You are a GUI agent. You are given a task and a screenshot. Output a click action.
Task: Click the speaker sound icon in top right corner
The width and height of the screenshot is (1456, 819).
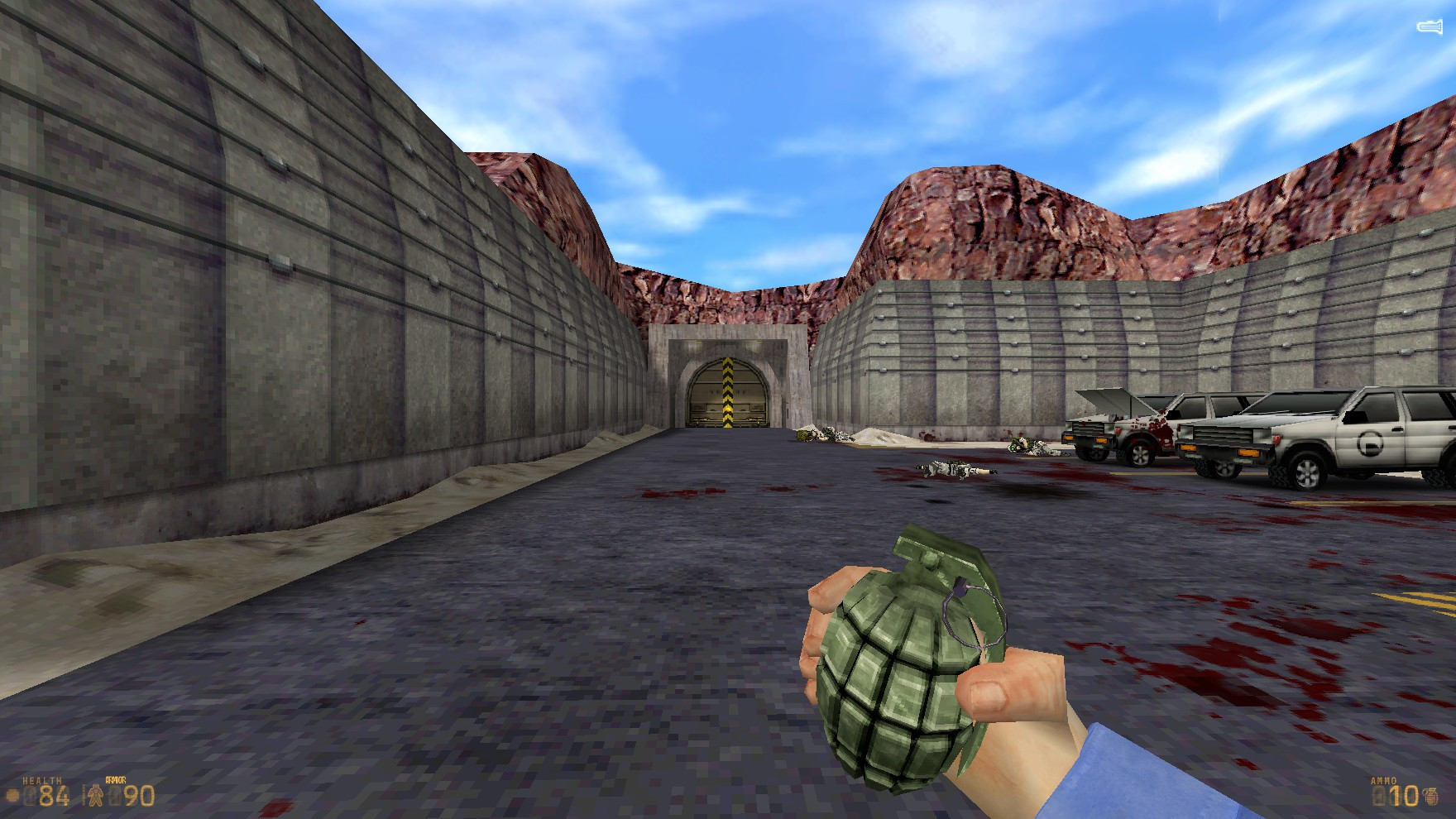(x=1428, y=25)
